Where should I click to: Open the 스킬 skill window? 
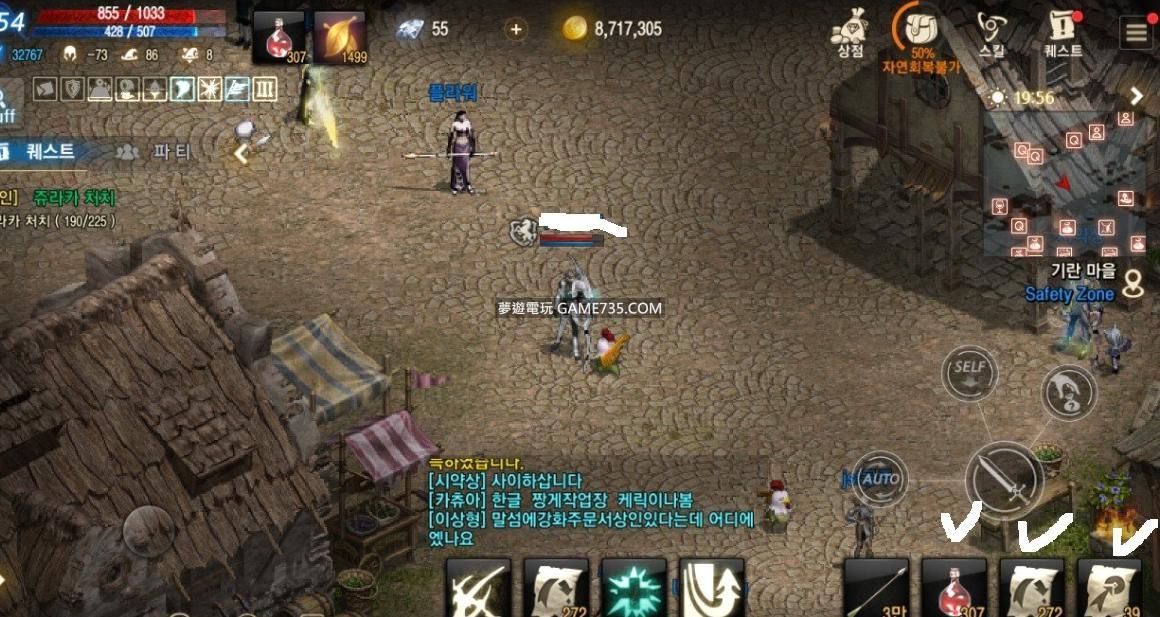992,32
